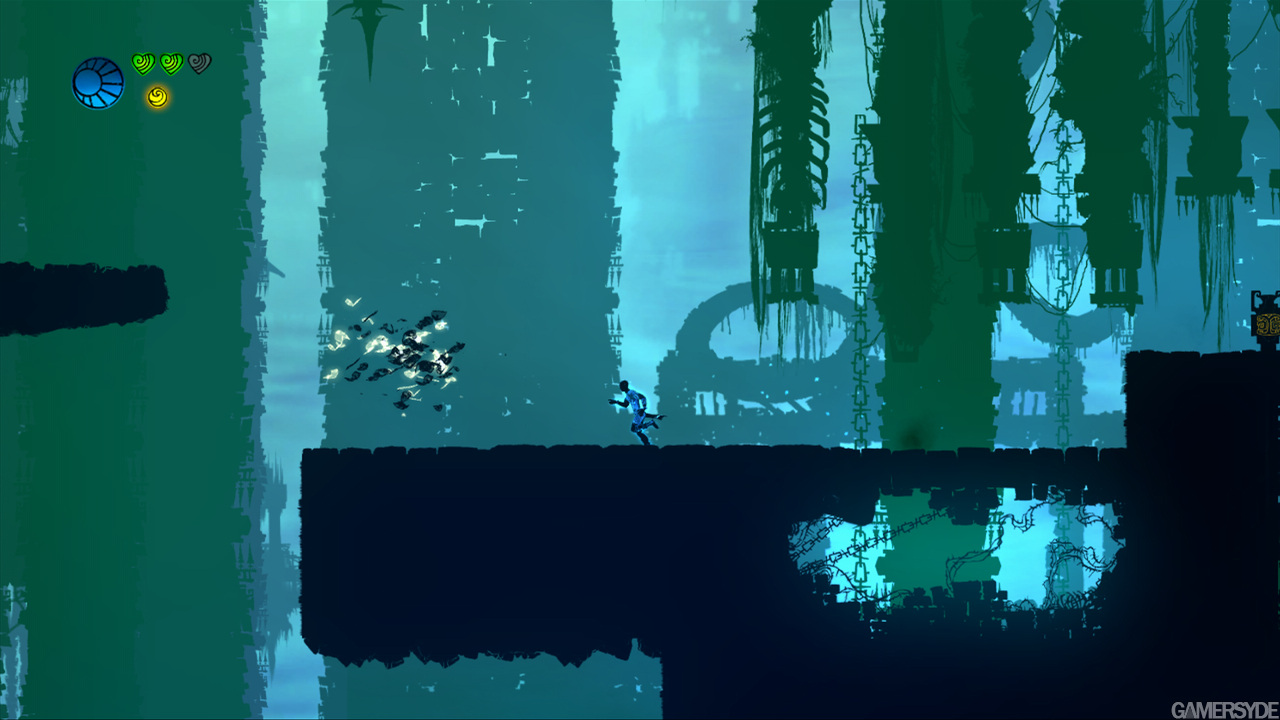Screen dimensions: 1280x720
Task: Select the yellow spiral ability icon
Action: point(157,97)
